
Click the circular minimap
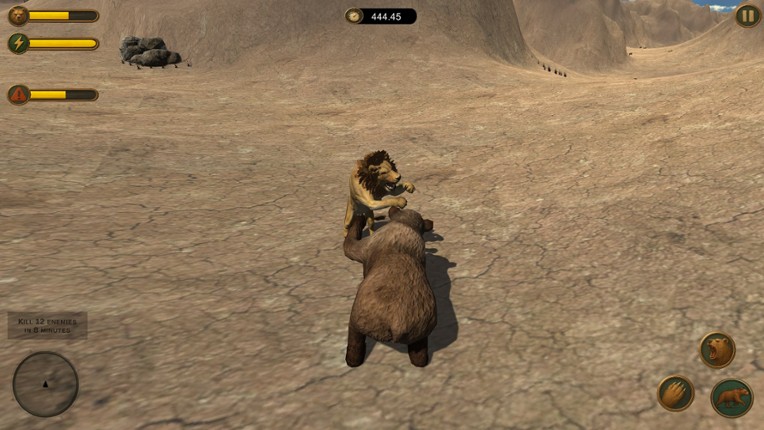pyautogui.click(x=45, y=384)
